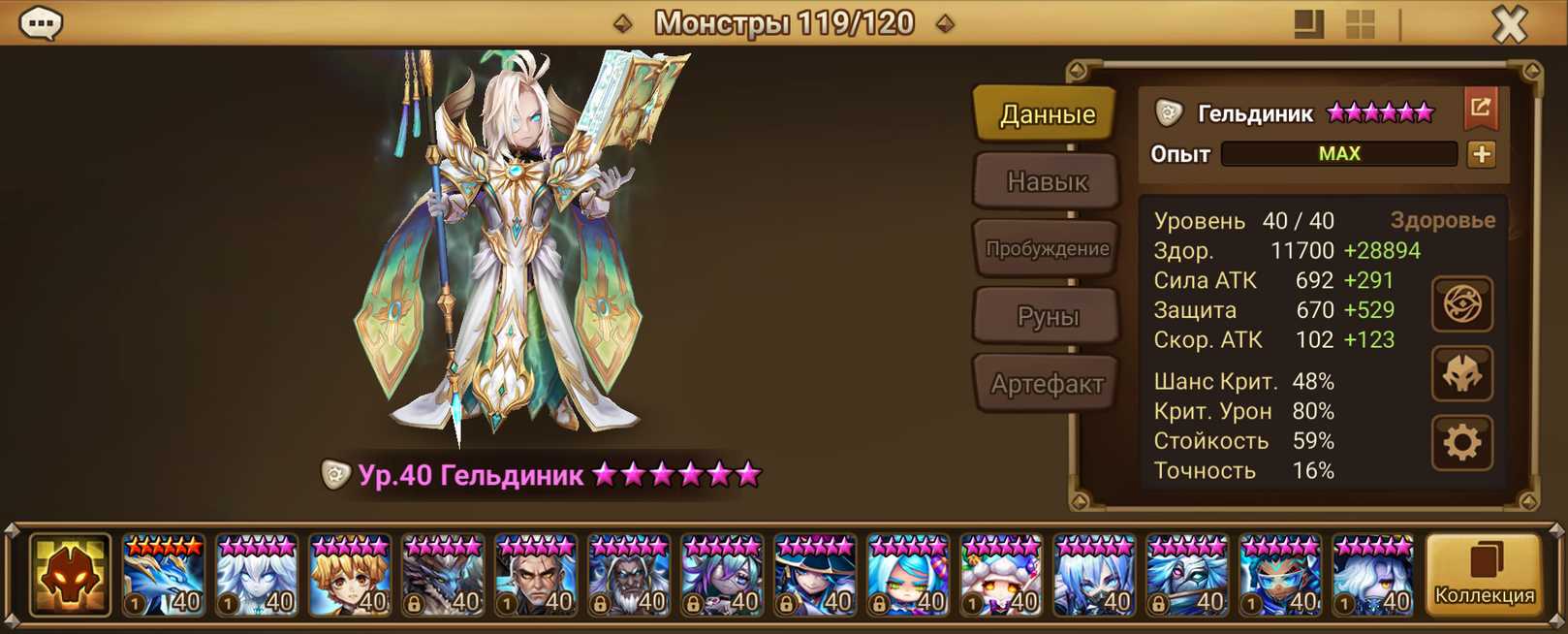Open the Коллекция button
Viewport: 1568px width, 634px height.
tap(1484, 575)
